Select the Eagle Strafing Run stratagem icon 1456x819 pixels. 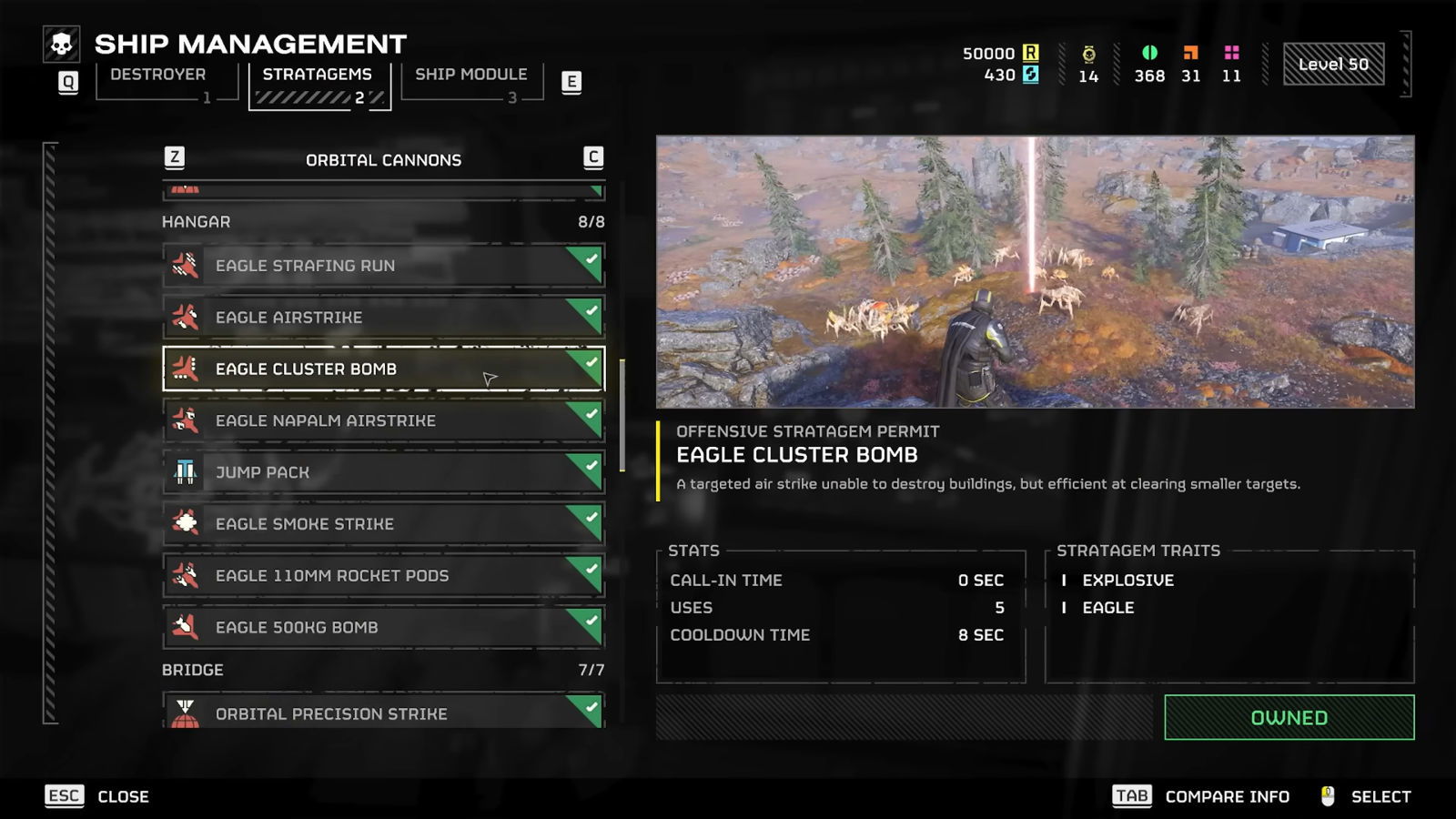185,265
